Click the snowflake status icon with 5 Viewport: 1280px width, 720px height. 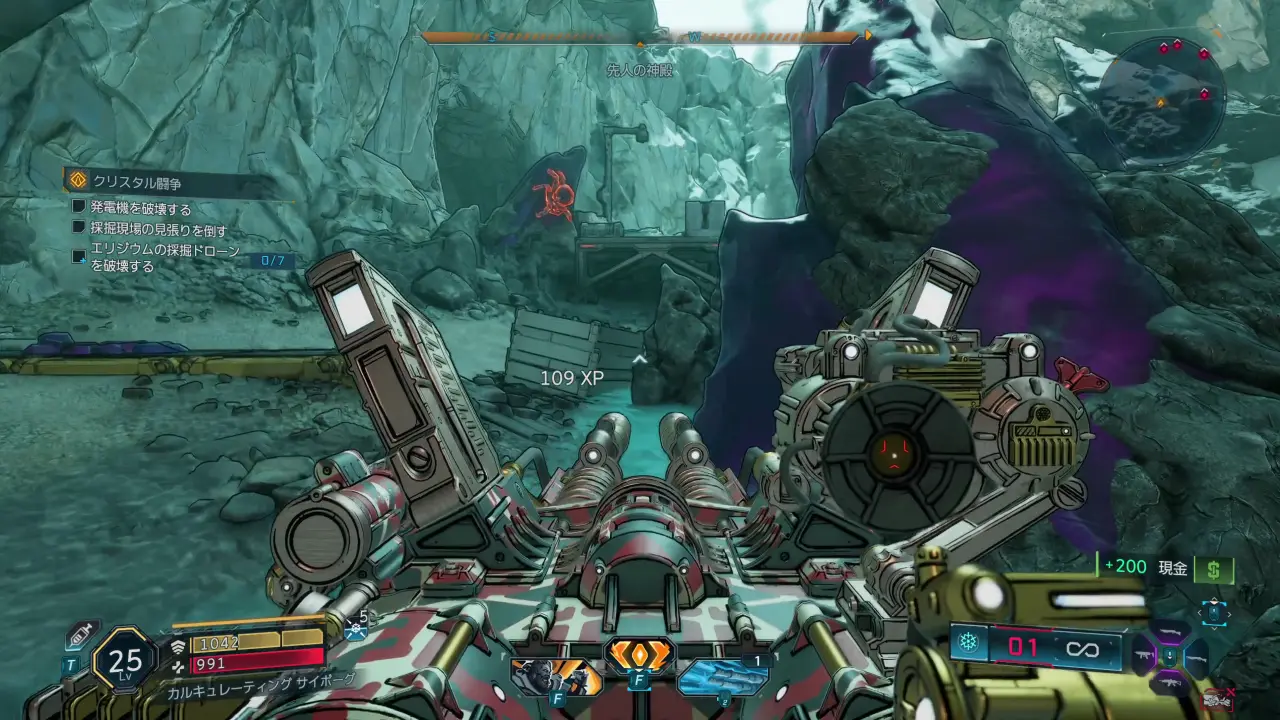click(356, 628)
